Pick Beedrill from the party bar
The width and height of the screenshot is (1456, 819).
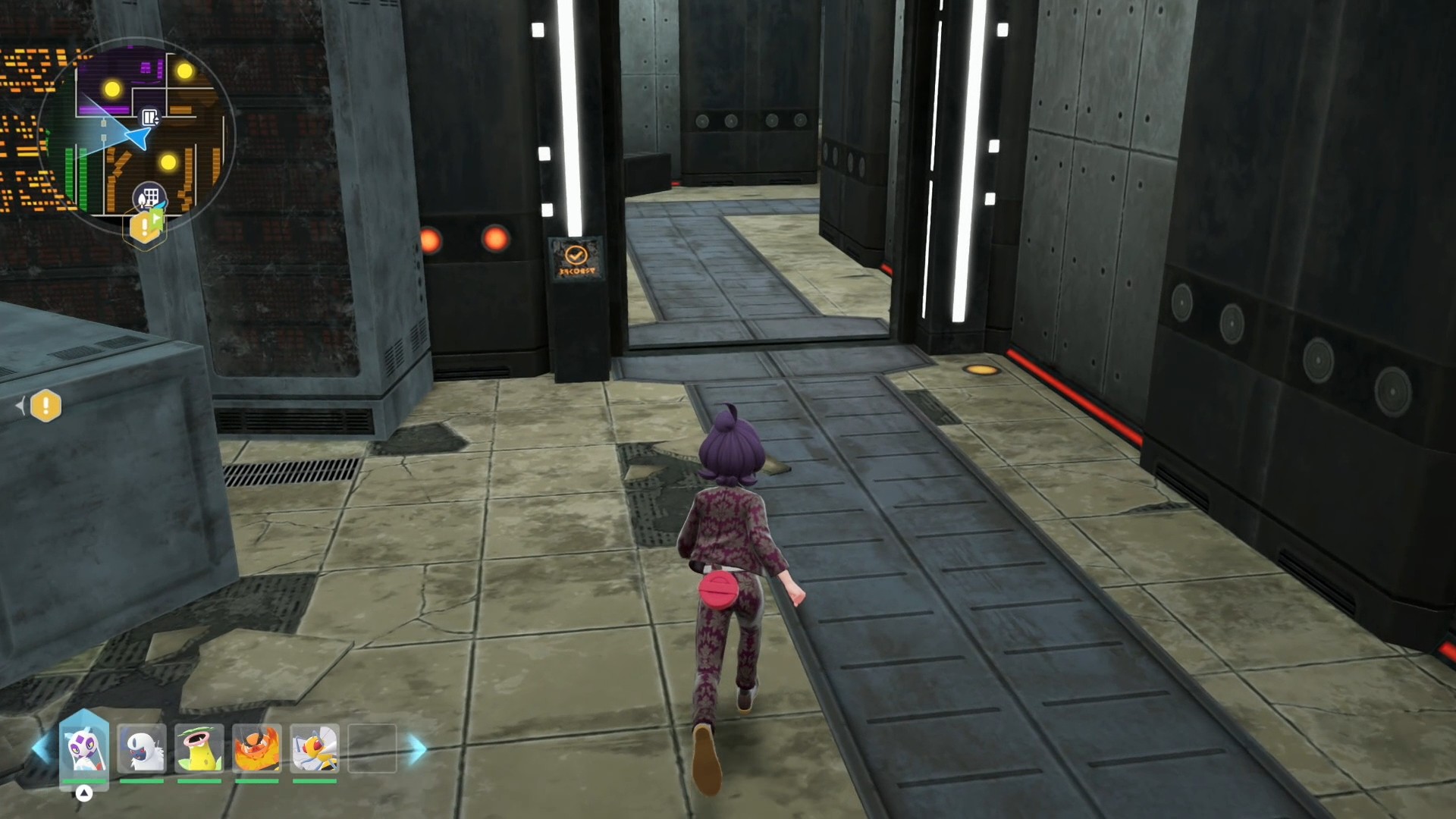[315, 748]
